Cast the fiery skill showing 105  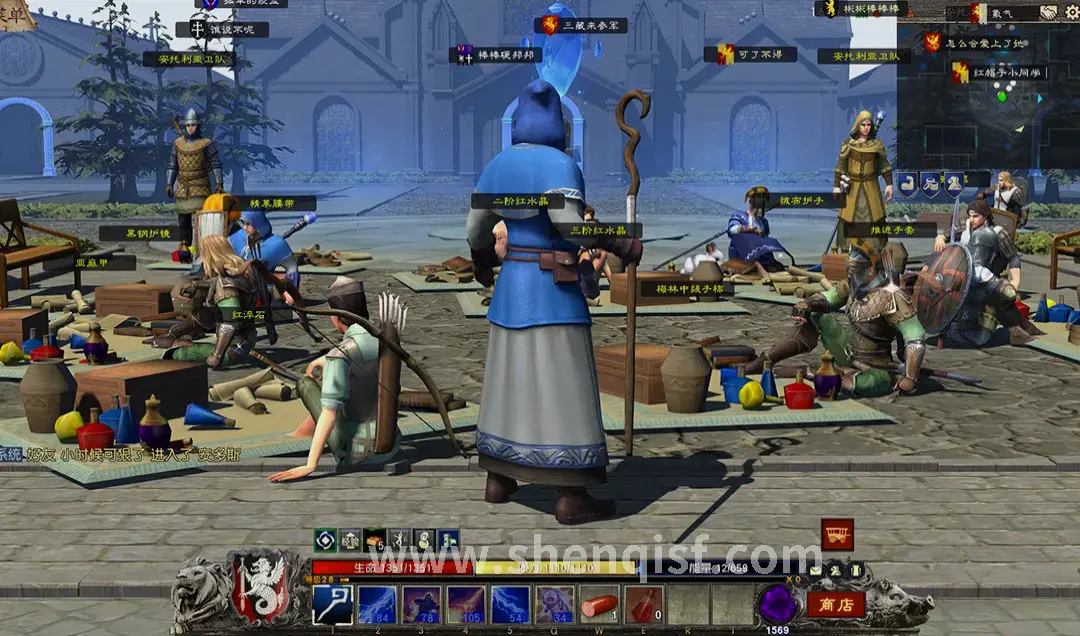[x=467, y=604]
